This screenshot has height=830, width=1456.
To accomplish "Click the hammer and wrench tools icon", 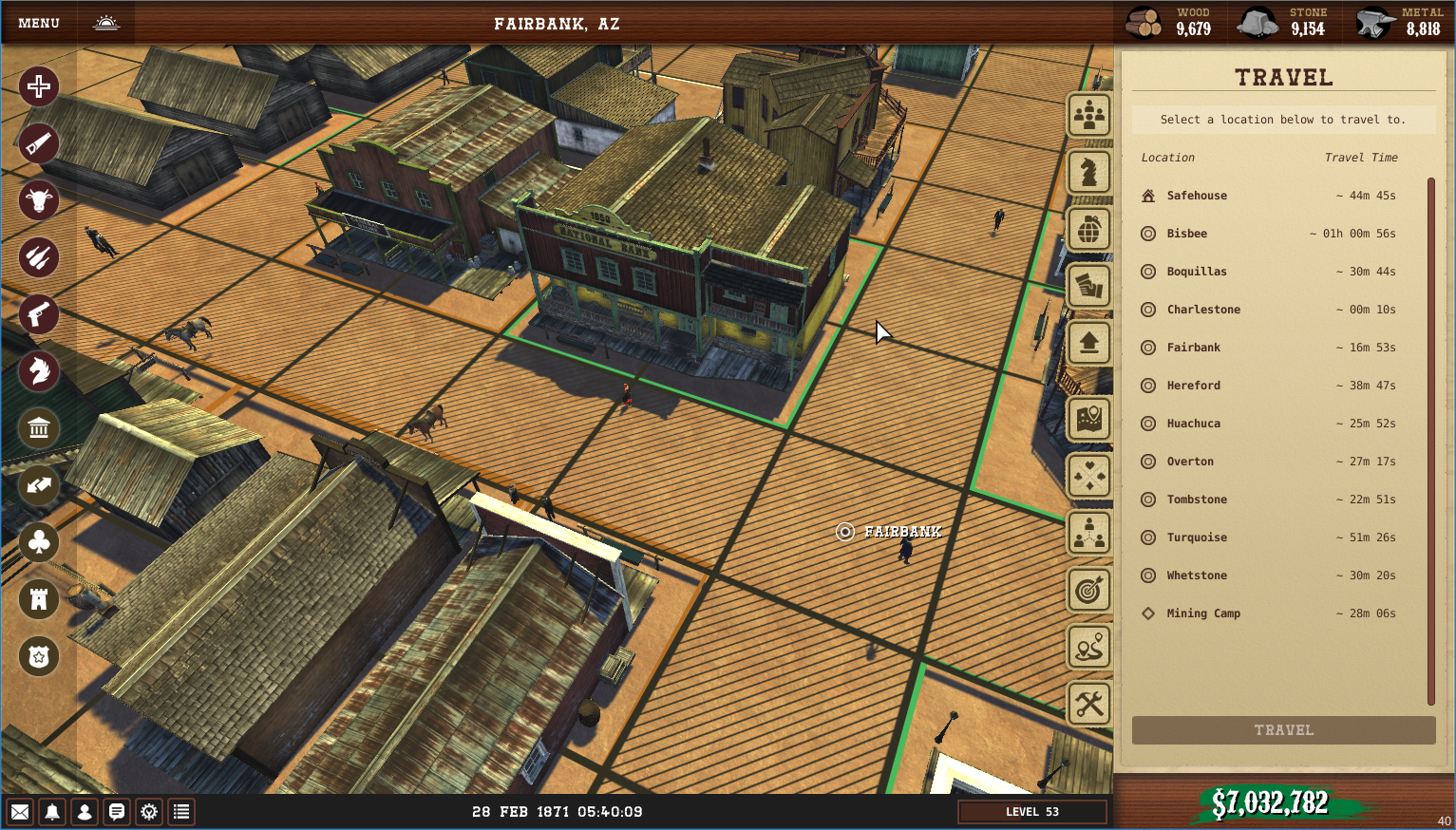I will [1089, 704].
